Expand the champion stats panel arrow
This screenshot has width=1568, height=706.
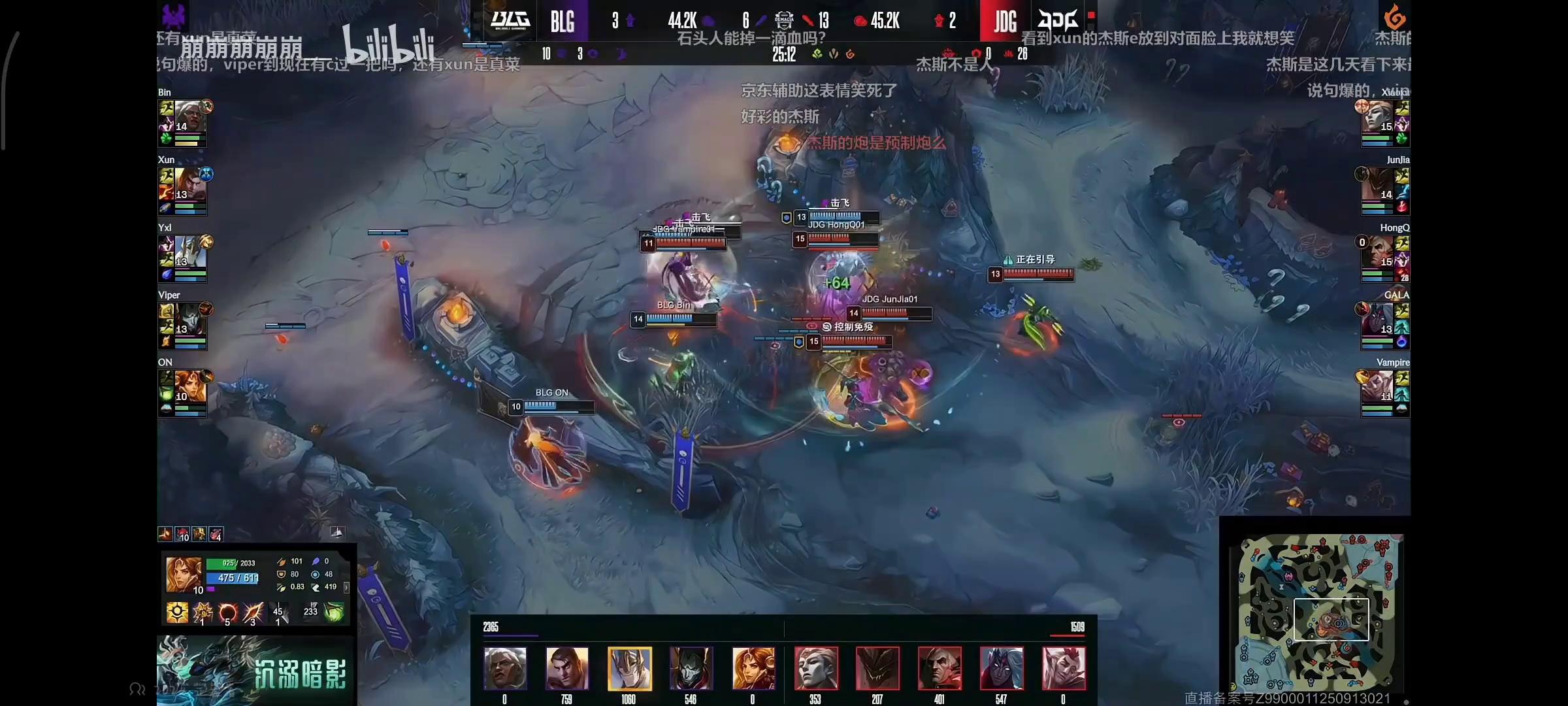(346, 587)
